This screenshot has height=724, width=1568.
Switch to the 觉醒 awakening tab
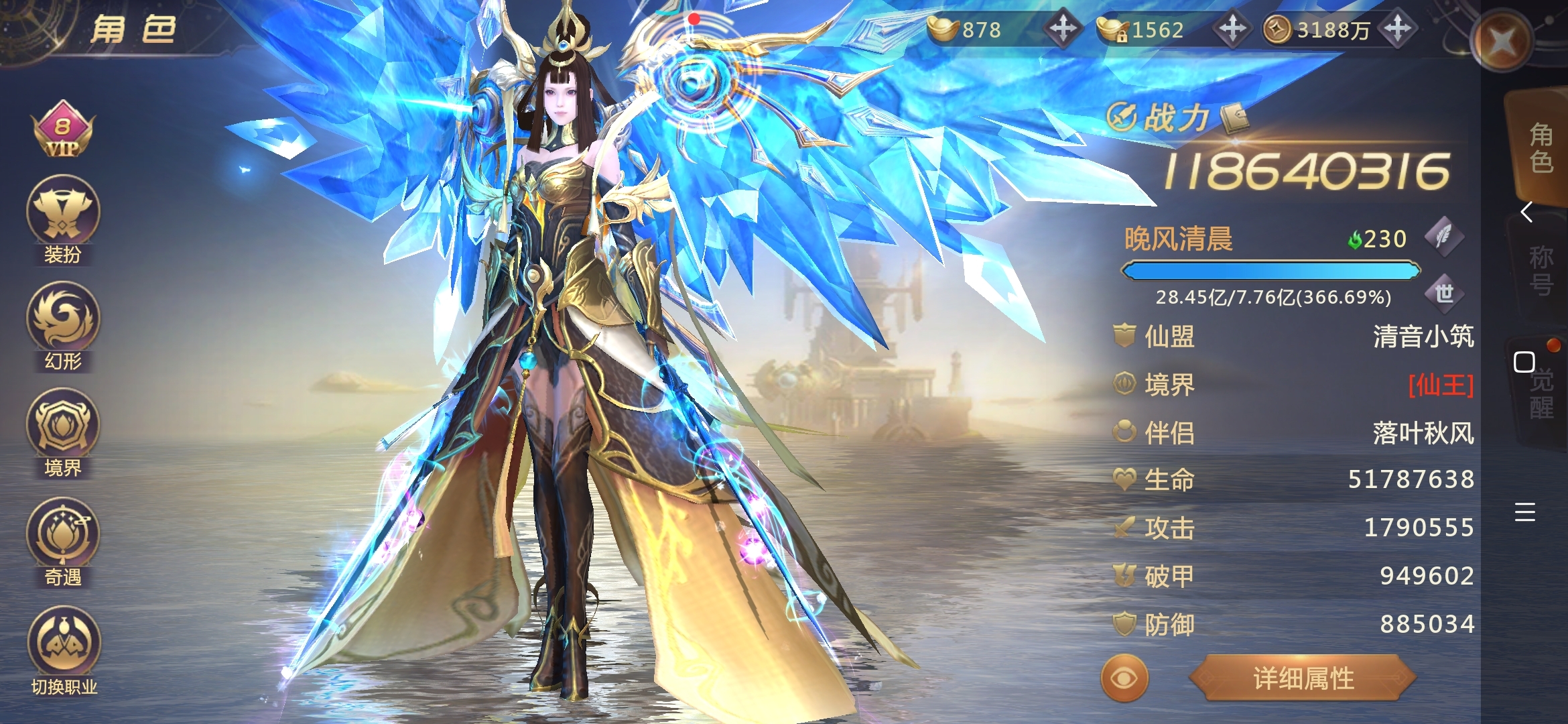point(1541,394)
